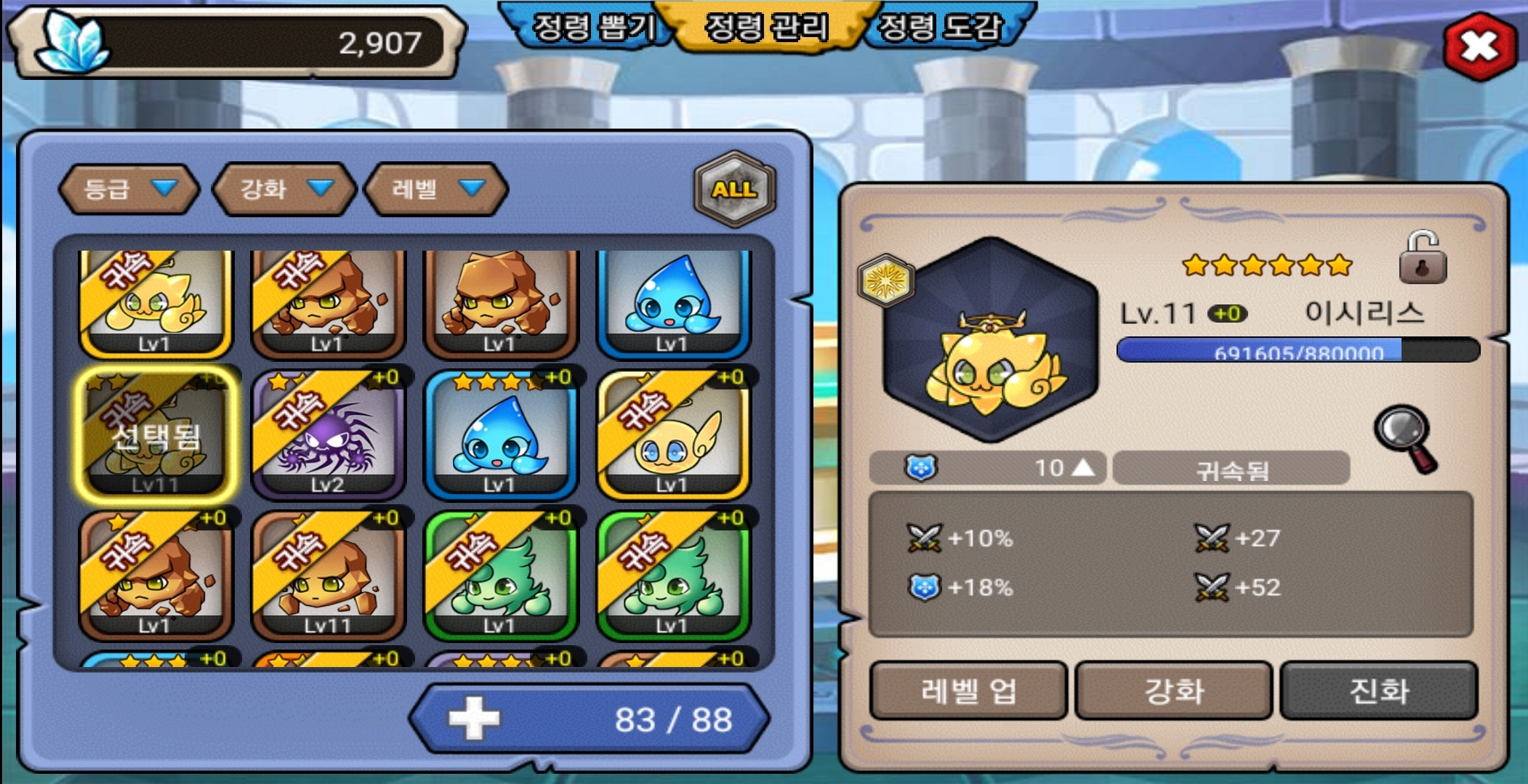Choose the 진화 evolution button
Image resolution: width=1528 pixels, height=784 pixels.
coord(1378,690)
